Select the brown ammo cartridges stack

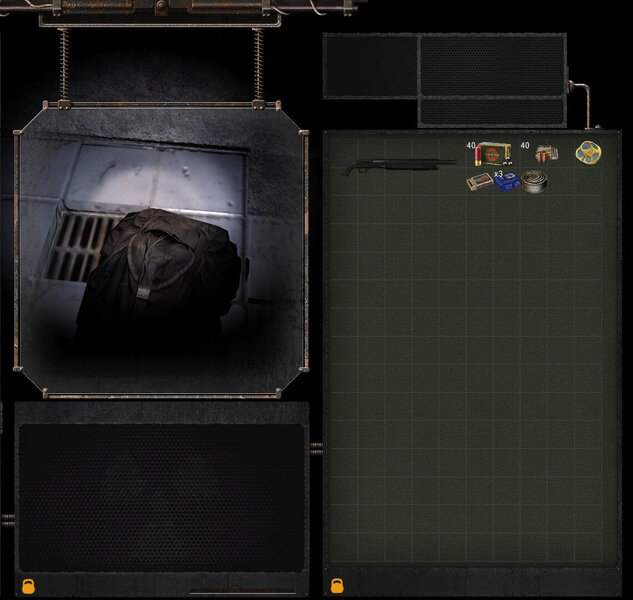coord(545,154)
